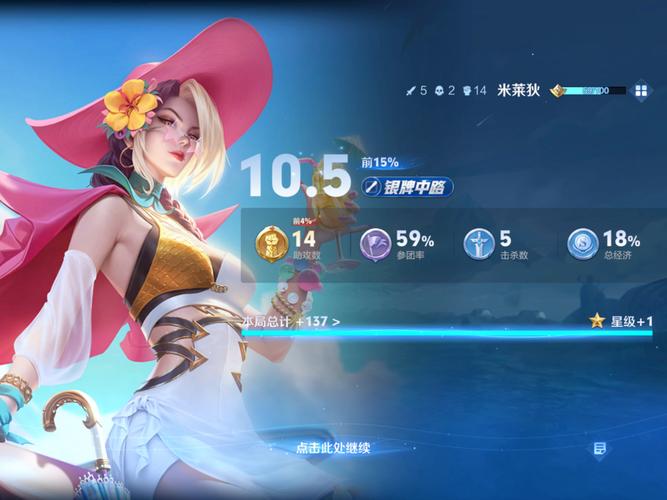The width and height of the screenshot is (667, 500).
Task: Click the blue 总经济 economy coin icon
Action: [x=582, y=244]
